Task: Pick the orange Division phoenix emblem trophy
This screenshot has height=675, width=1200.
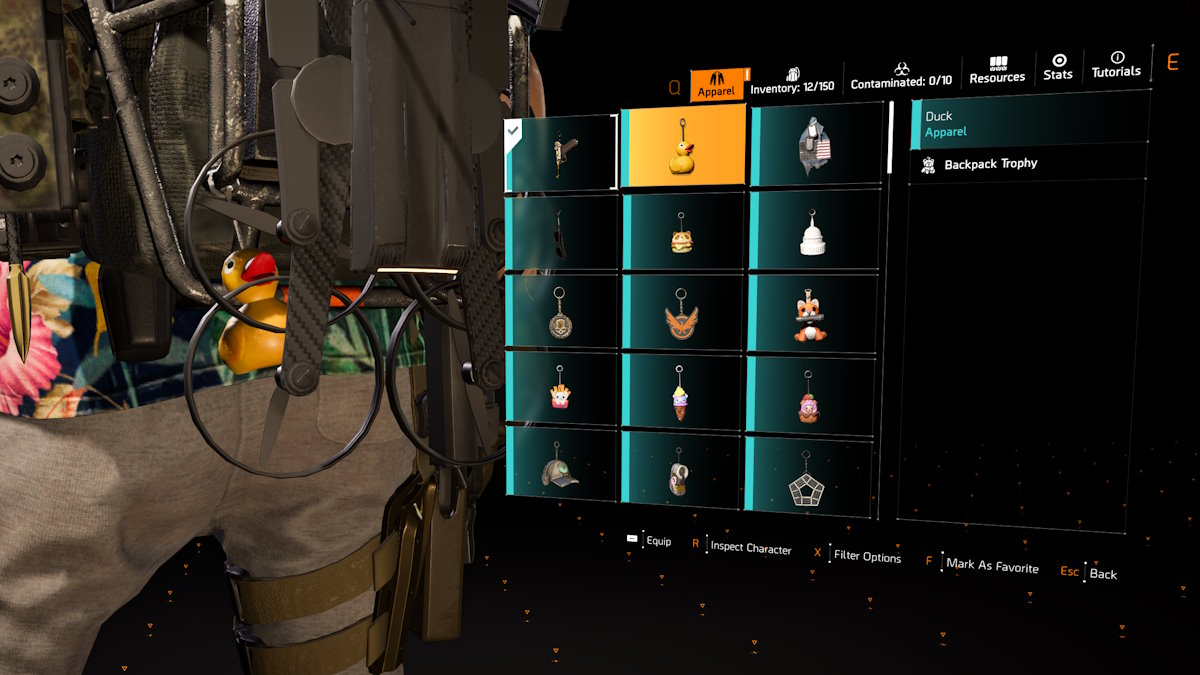Action: coord(683,314)
